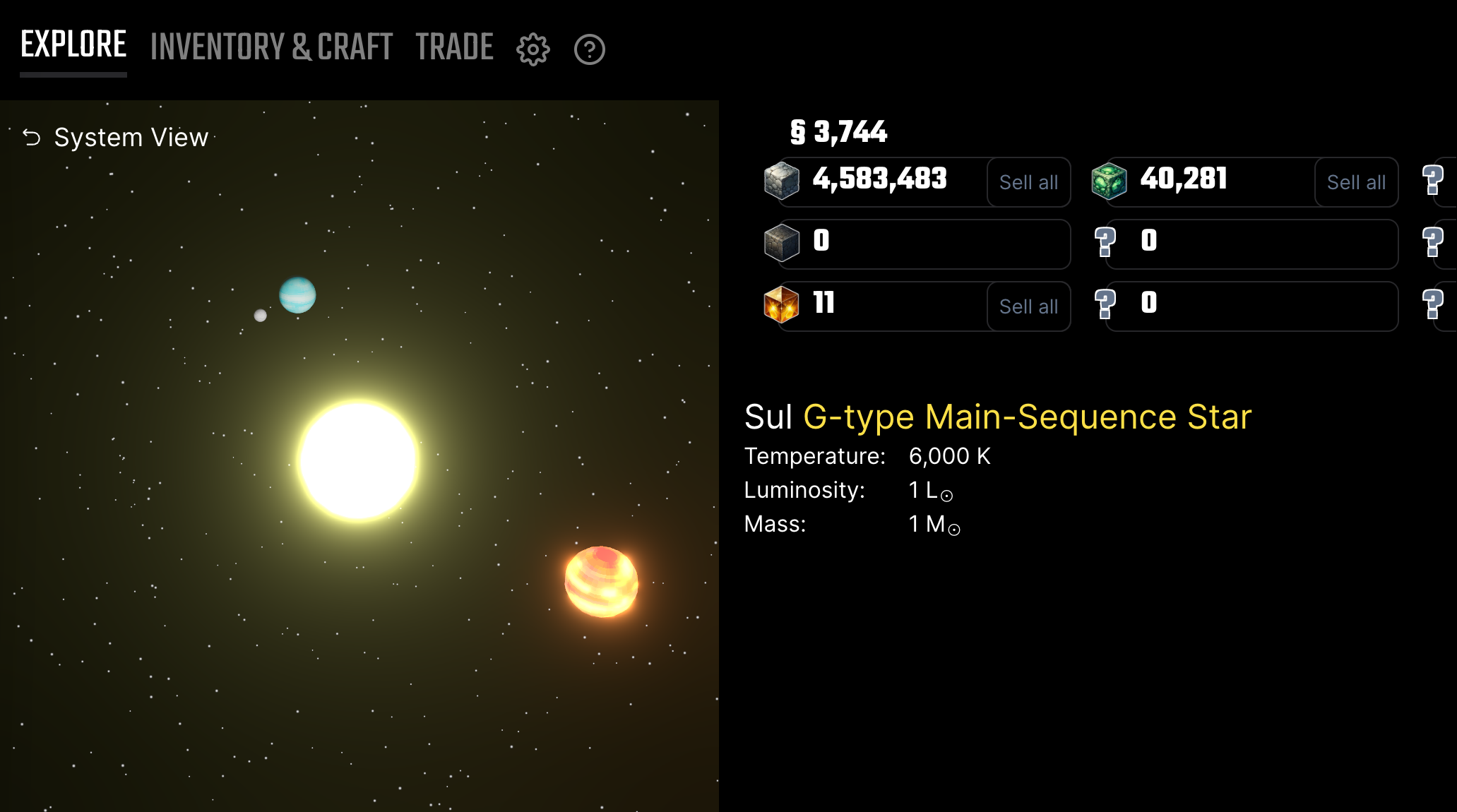
Task: Click the System View label
Action: [131, 137]
